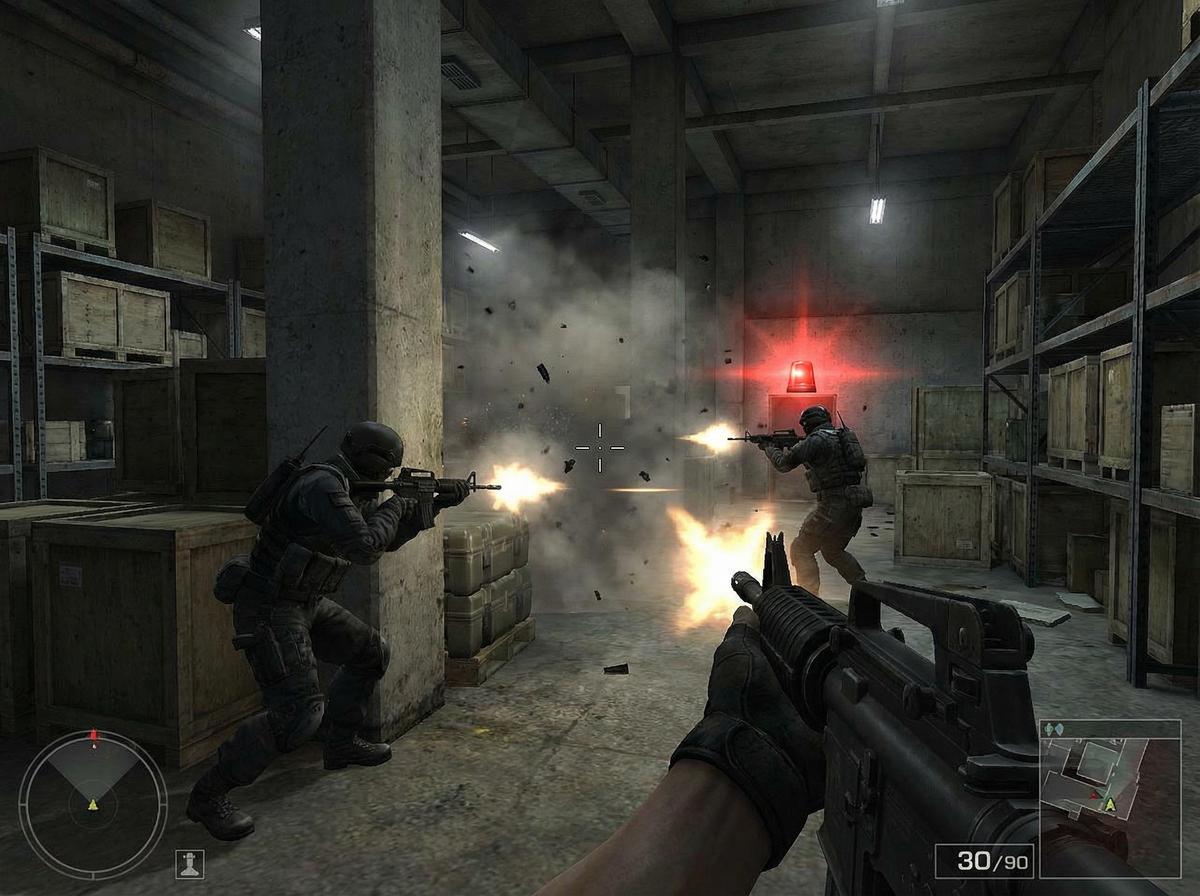Click the teal squad icons above the minimap

coord(1053,730)
